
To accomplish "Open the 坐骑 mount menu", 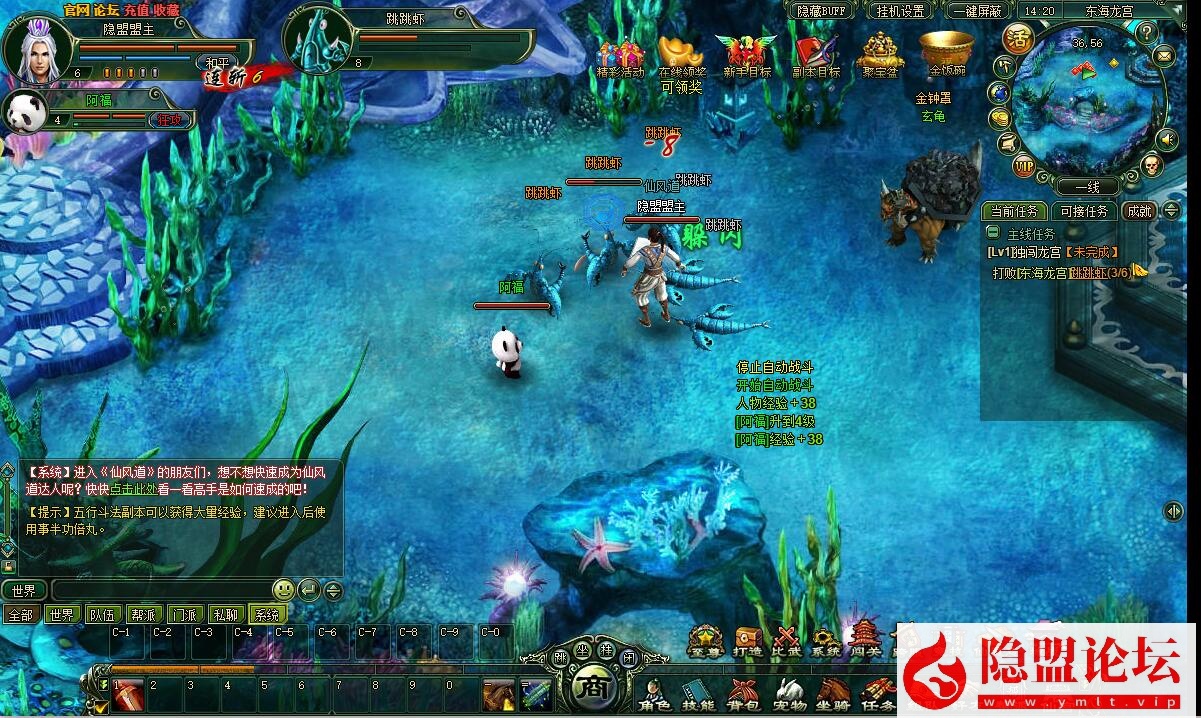I will [x=833, y=693].
